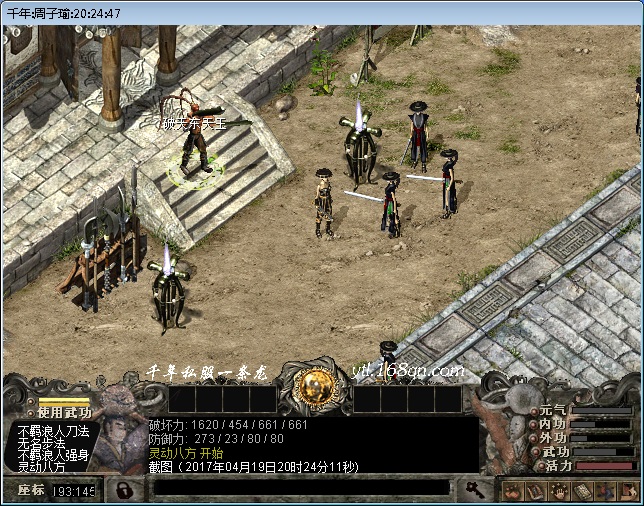Select 不羁浪人刀法 in the active skills list
This screenshot has height=506, width=644.
(54, 431)
